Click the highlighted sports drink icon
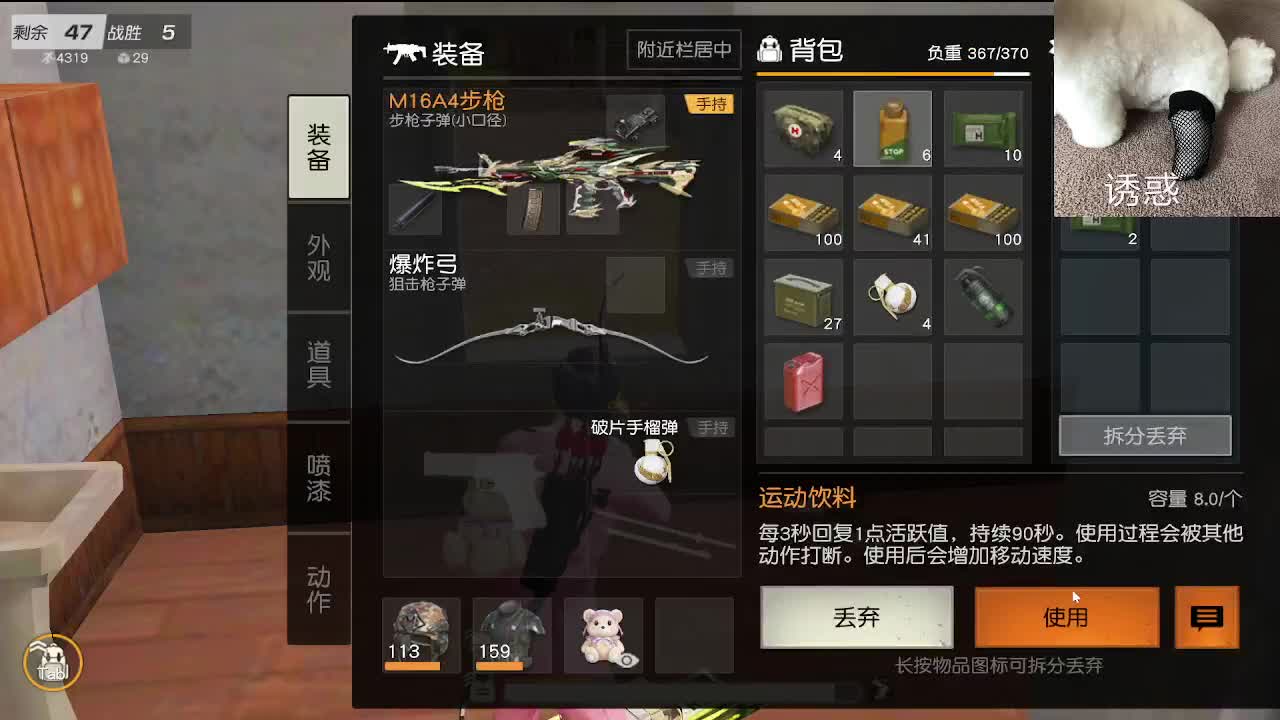The image size is (1280, 720). click(x=893, y=128)
